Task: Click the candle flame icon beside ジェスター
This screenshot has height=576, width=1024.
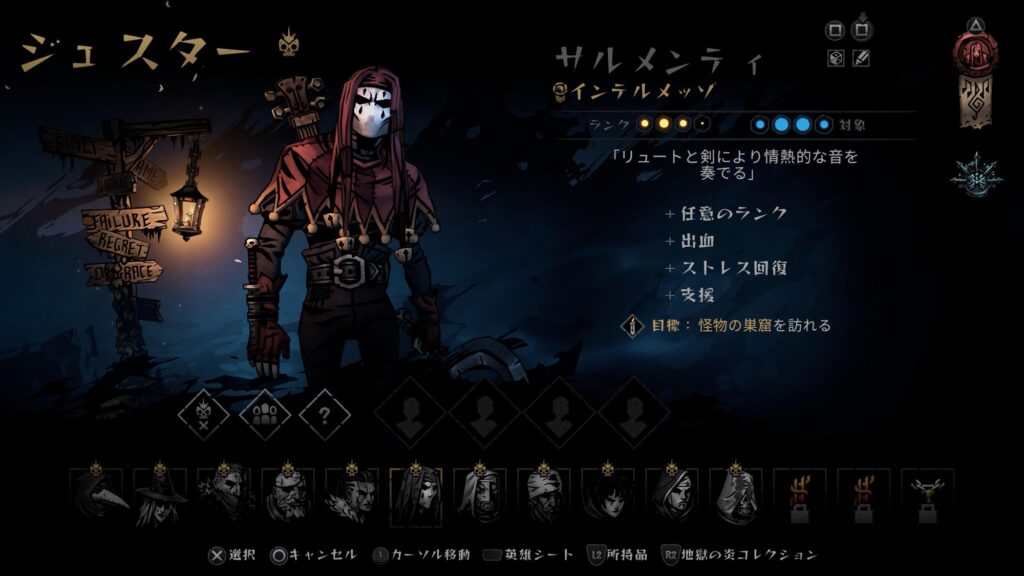Action: click(289, 42)
